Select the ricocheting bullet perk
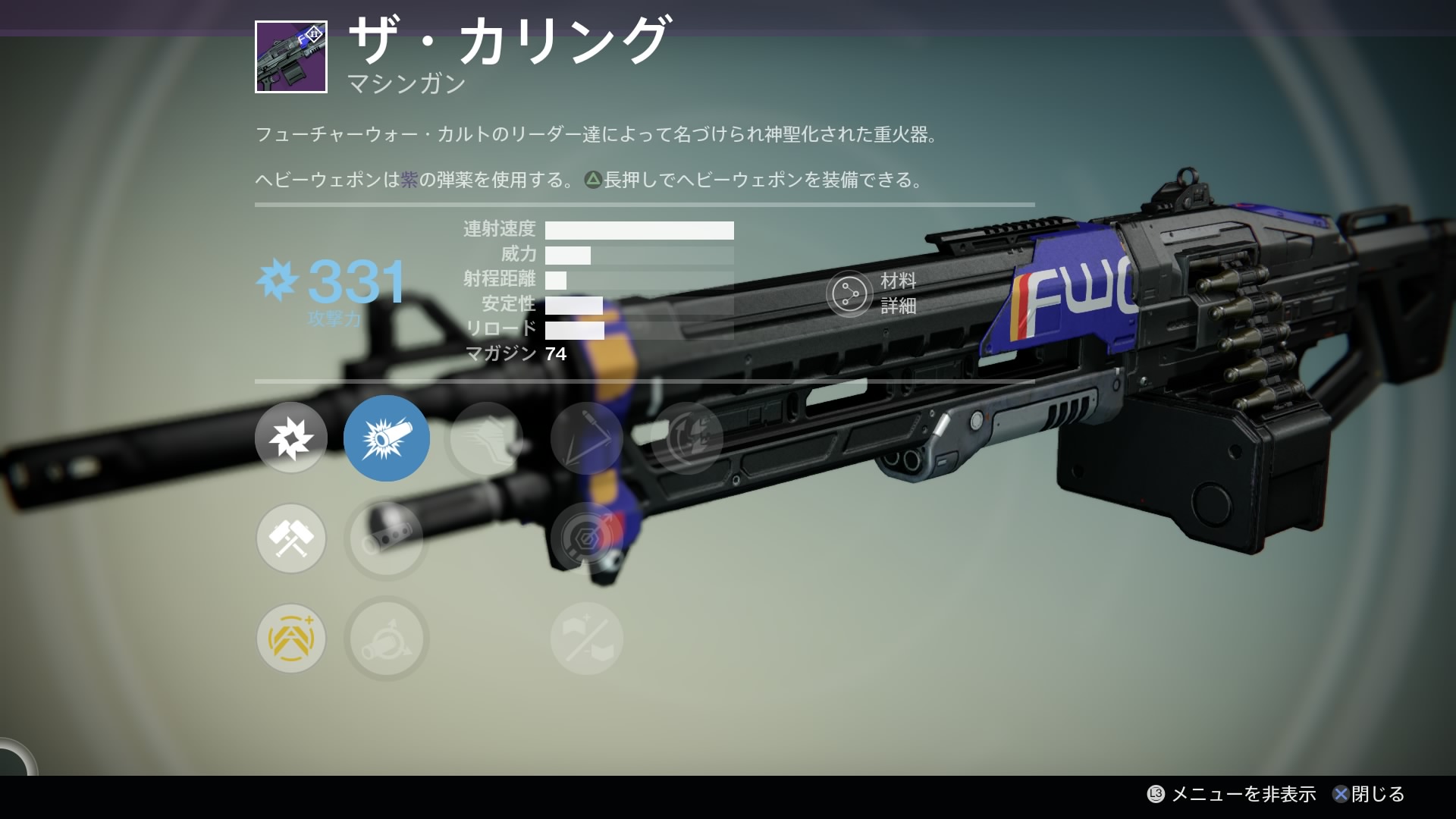 [x=586, y=438]
